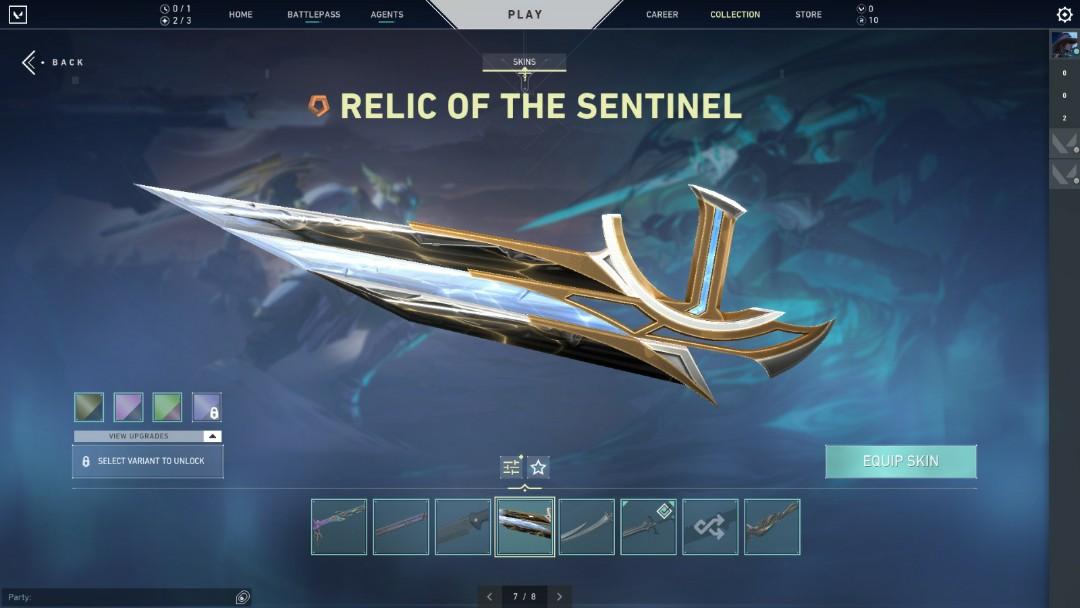
Task: Open the Home tab
Action: coord(240,15)
